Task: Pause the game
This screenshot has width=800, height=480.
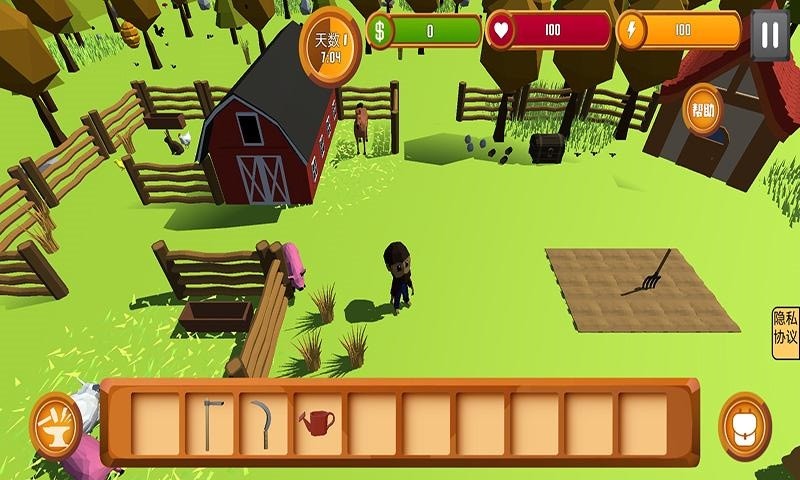Action: pyautogui.click(x=769, y=35)
